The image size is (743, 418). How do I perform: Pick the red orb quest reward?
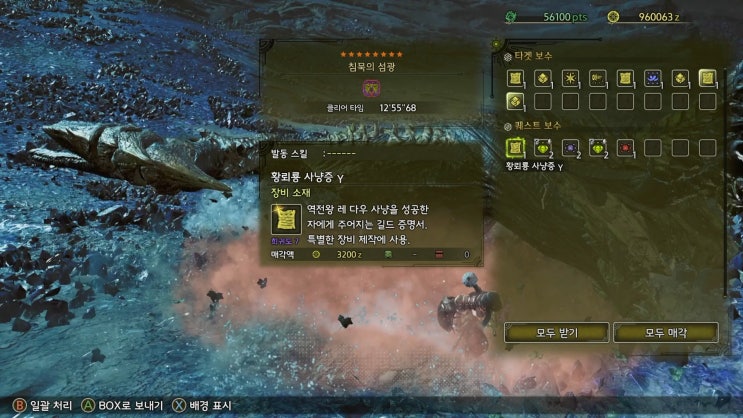click(625, 148)
